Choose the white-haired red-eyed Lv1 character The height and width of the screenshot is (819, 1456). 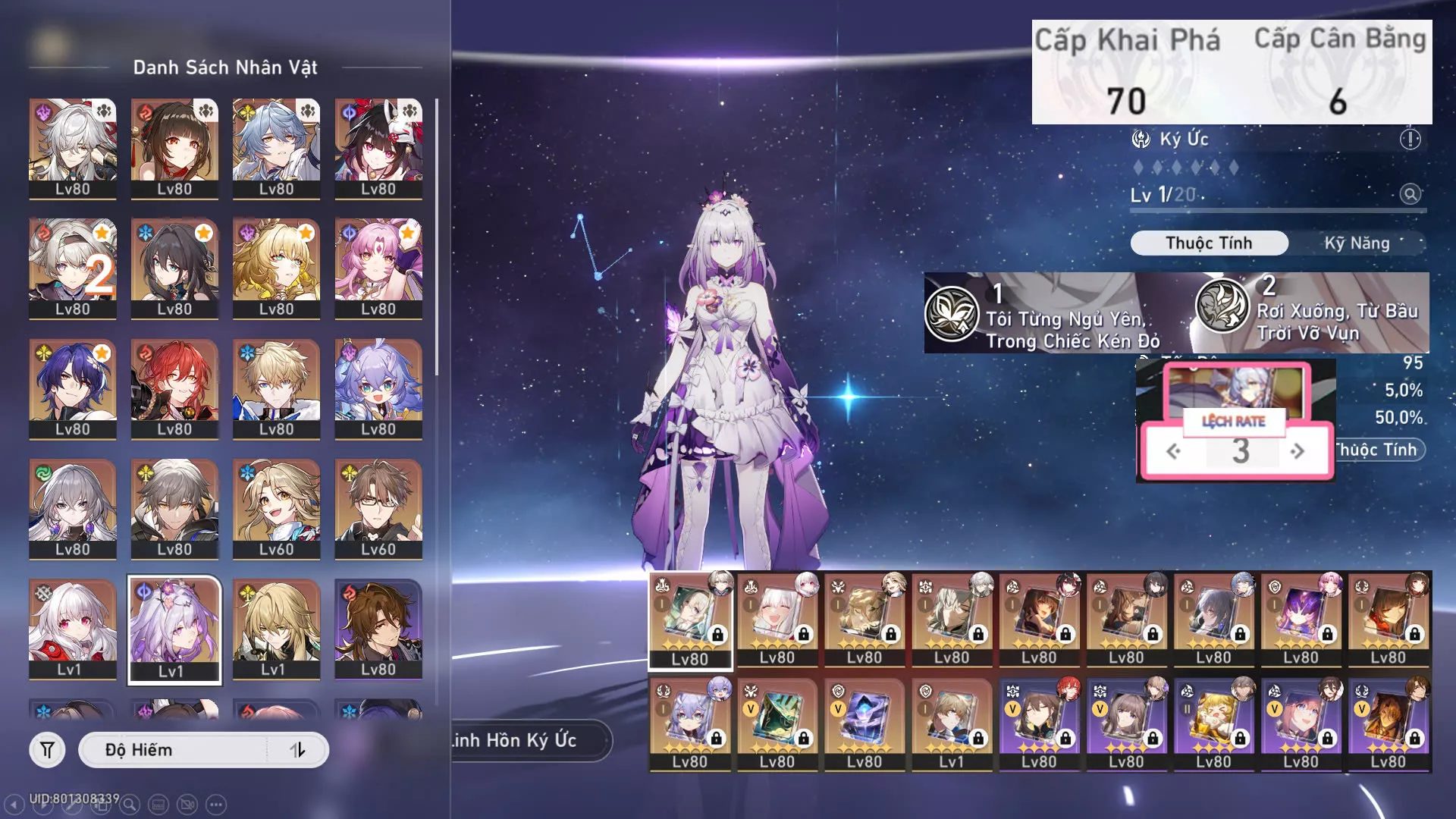(x=72, y=629)
